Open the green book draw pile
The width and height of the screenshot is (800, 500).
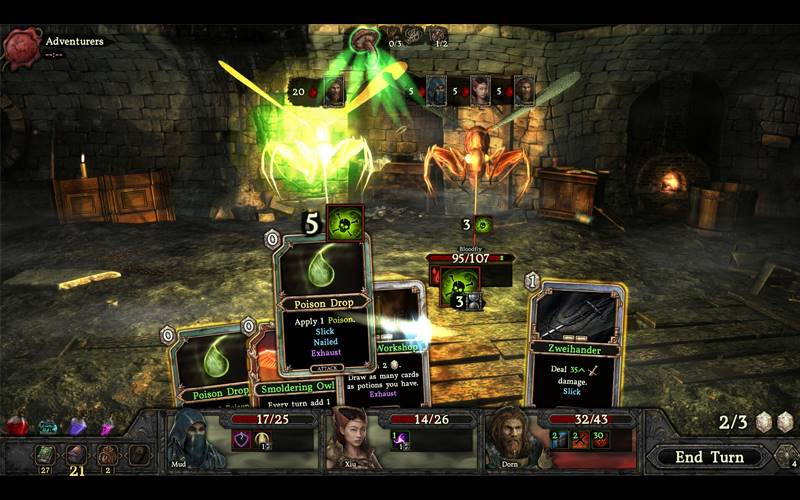(x=46, y=455)
